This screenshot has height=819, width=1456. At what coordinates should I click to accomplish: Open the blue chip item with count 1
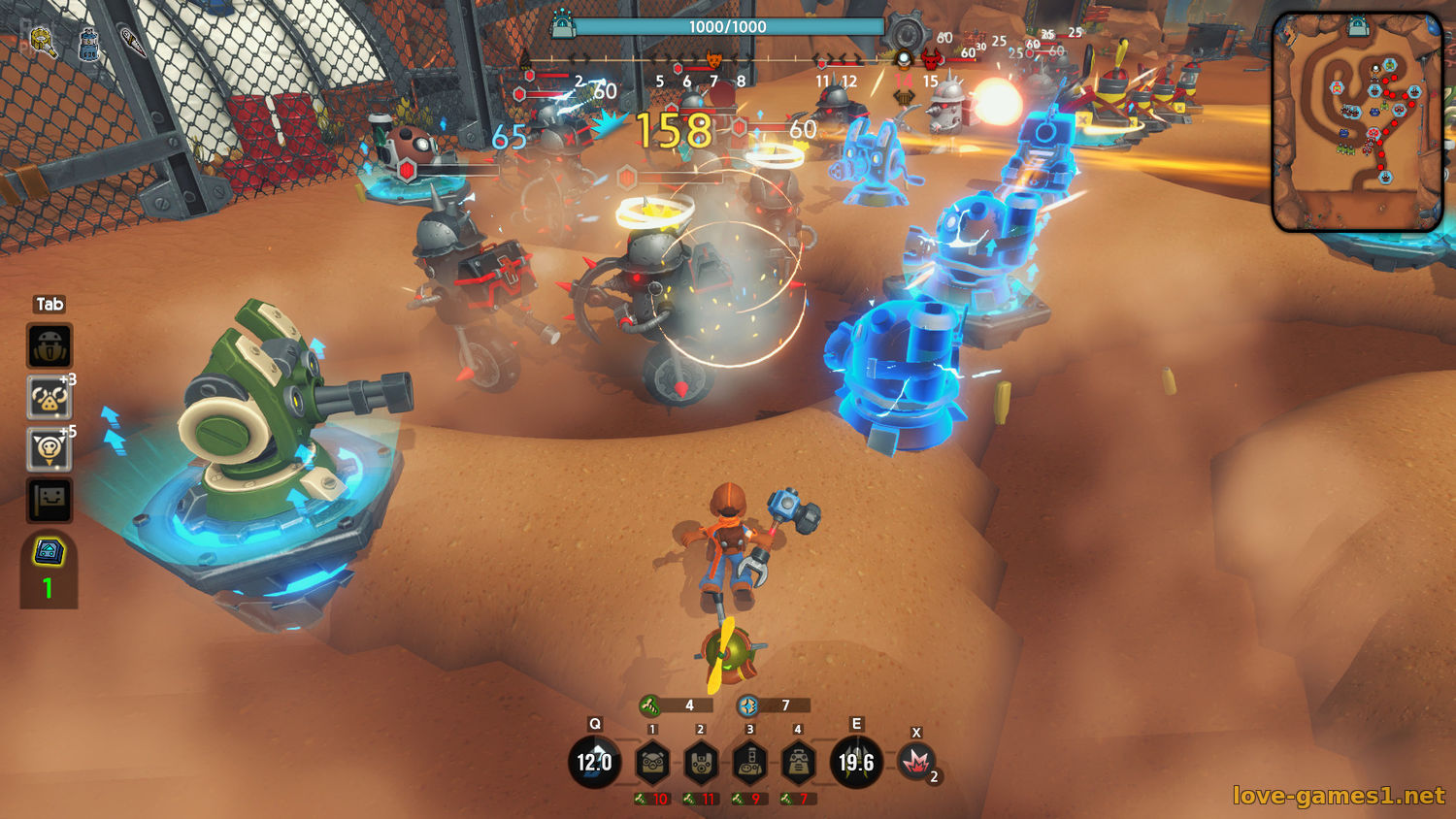point(49,552)
